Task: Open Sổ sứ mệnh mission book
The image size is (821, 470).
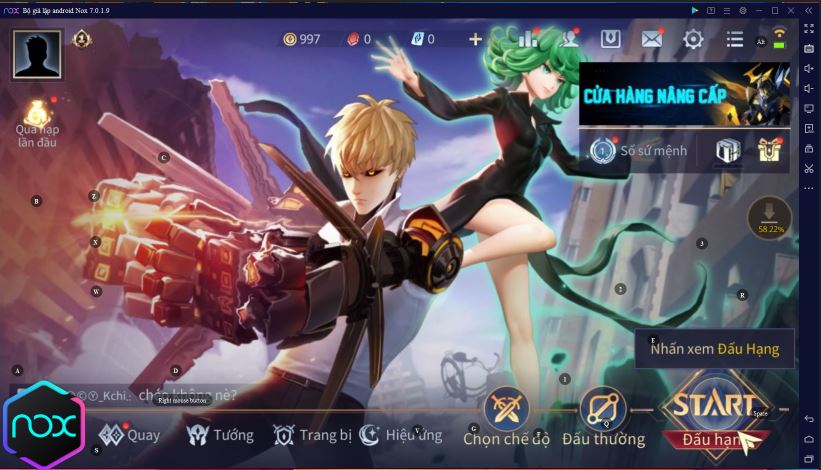Action: [x=642, y=151]
